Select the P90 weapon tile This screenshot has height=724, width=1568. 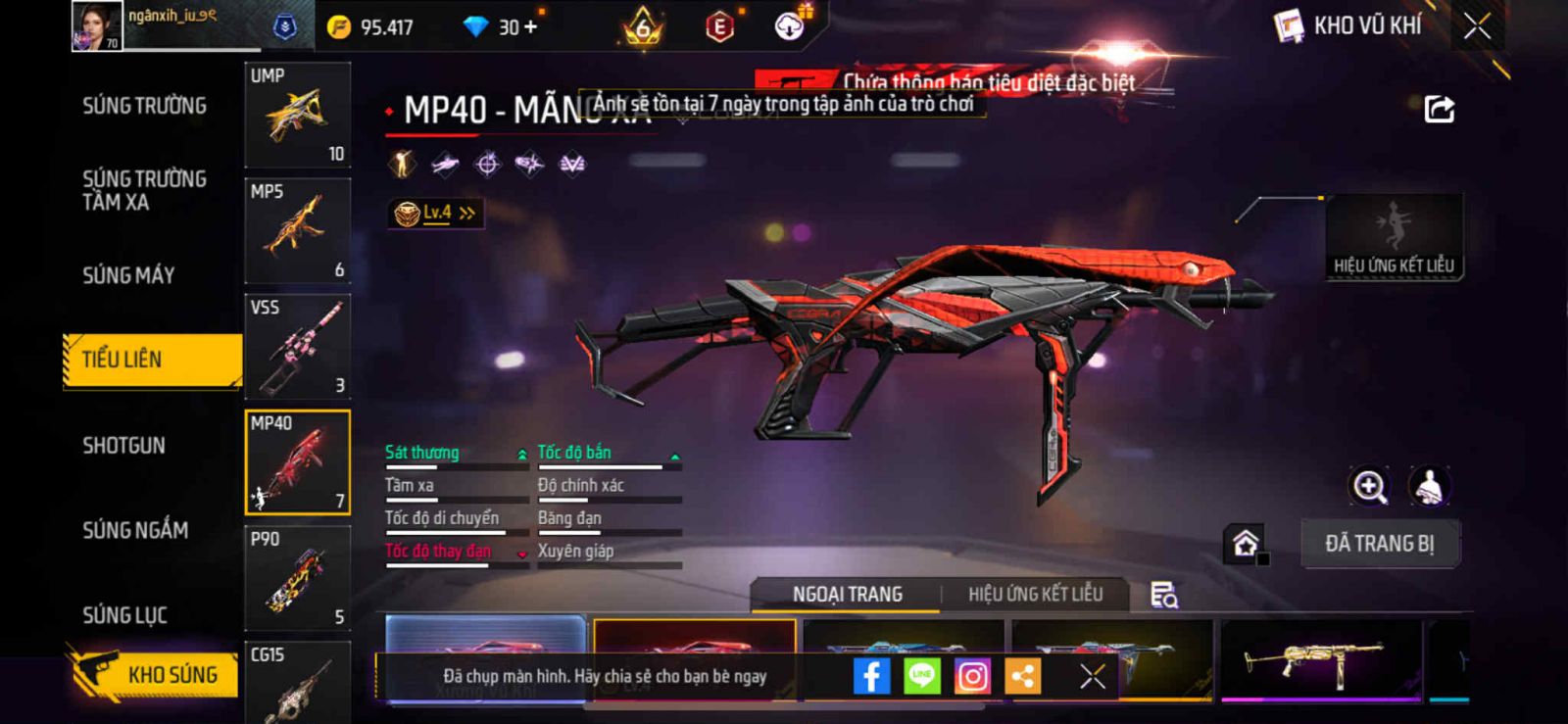297,578
